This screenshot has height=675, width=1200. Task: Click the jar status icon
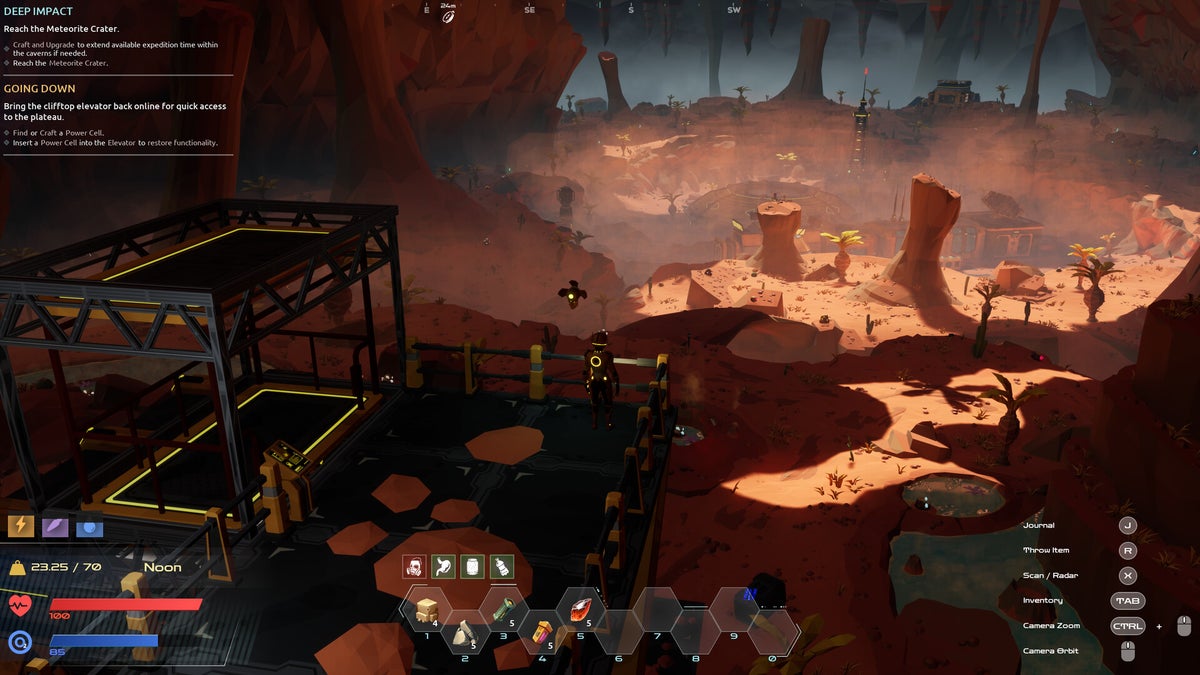coord(473,567)
